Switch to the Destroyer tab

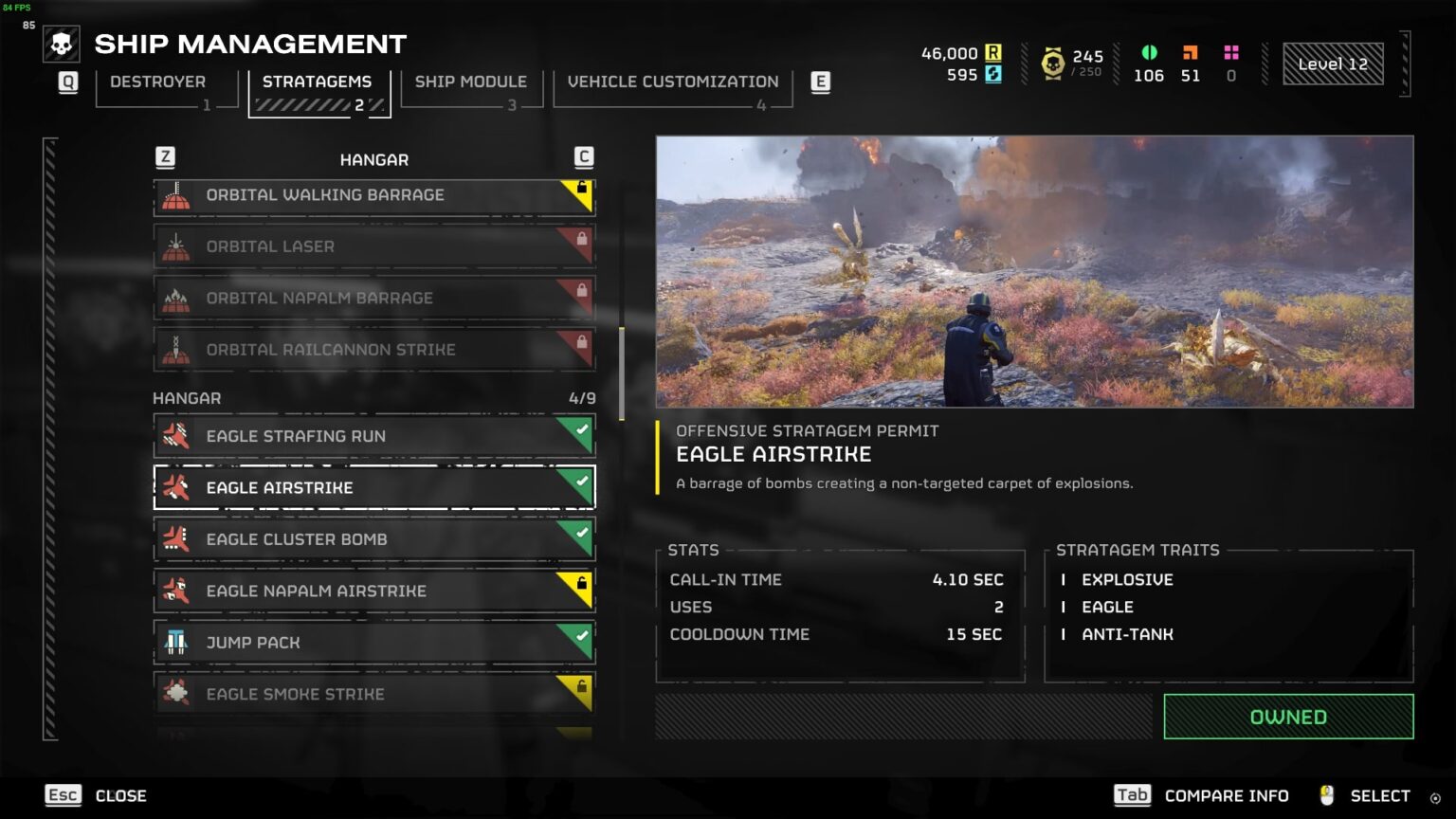click(x=157, y=82)
